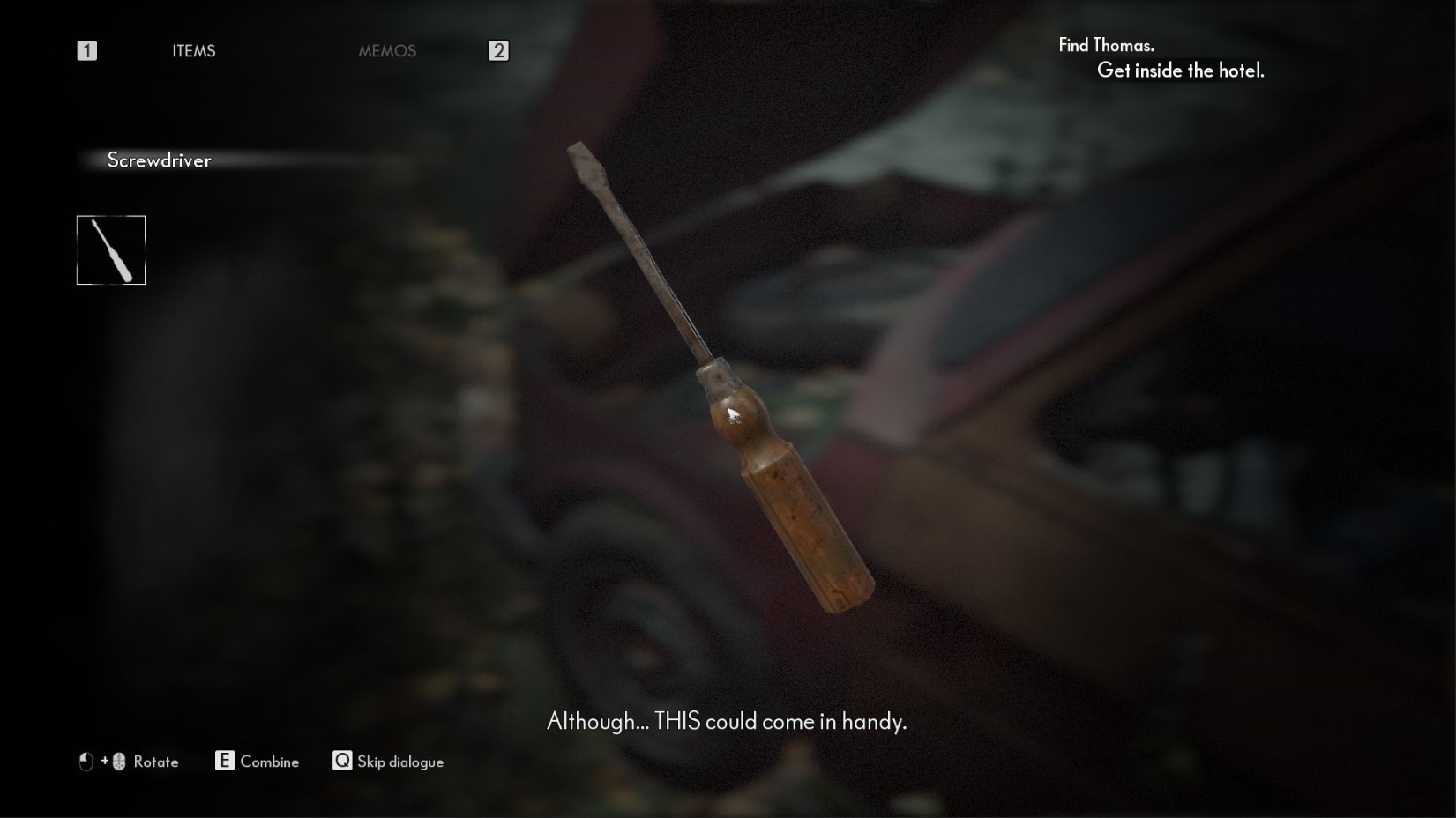Switch to the Memos tab

(387, 51)
